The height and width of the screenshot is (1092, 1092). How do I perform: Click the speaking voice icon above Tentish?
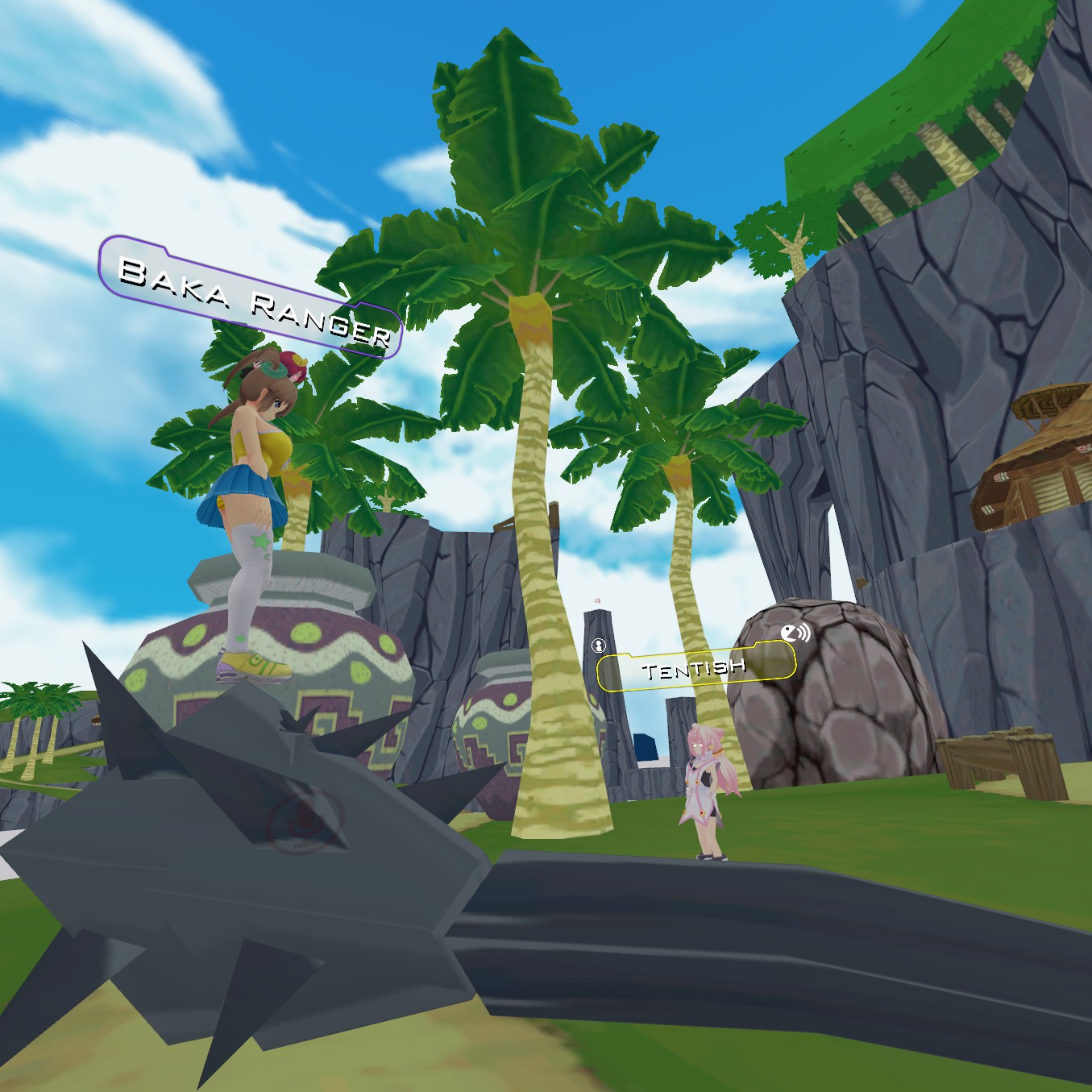(795, 633)
